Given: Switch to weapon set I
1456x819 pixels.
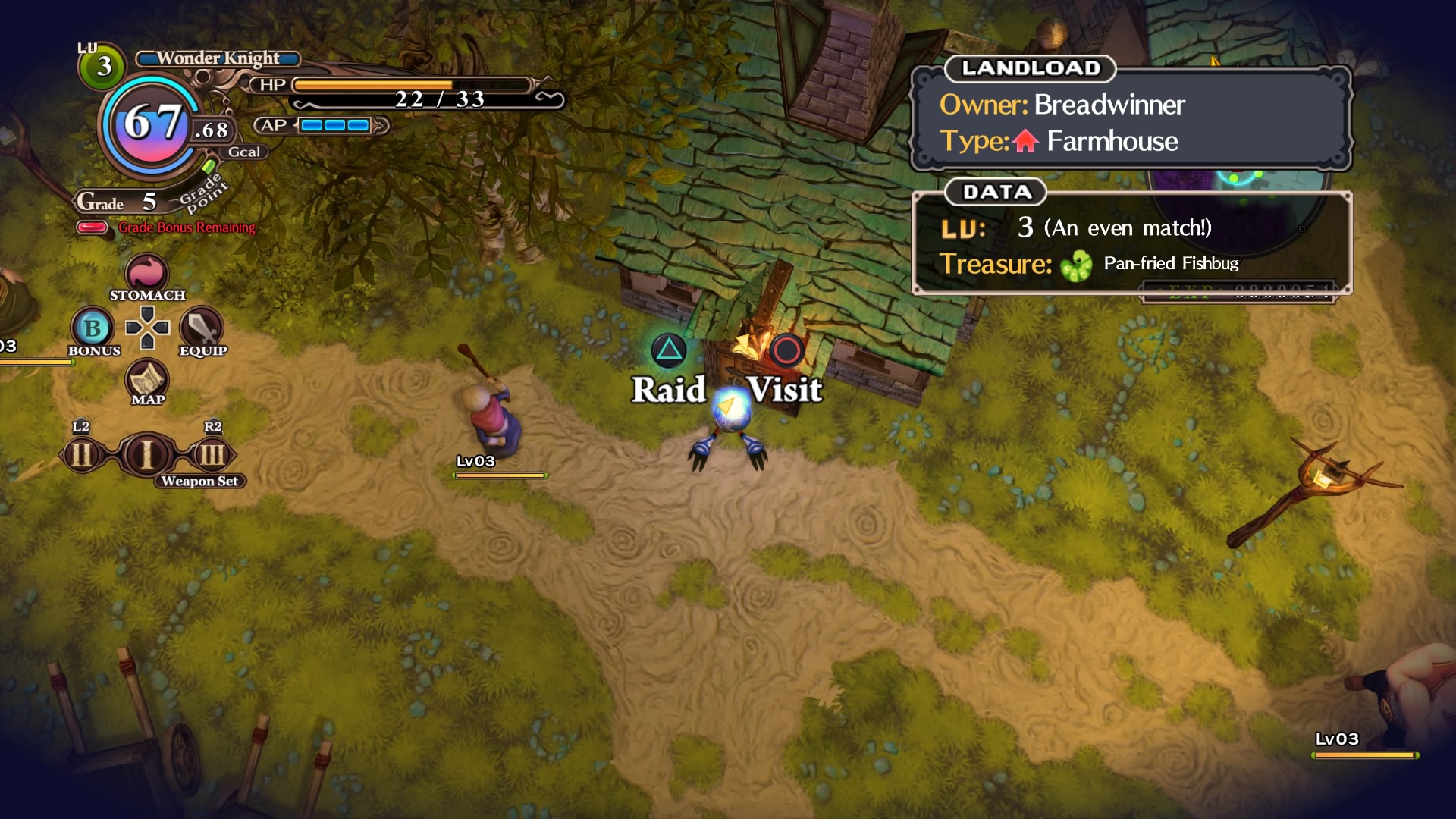Looking at the screenshot, I should (x=147, y=455).
